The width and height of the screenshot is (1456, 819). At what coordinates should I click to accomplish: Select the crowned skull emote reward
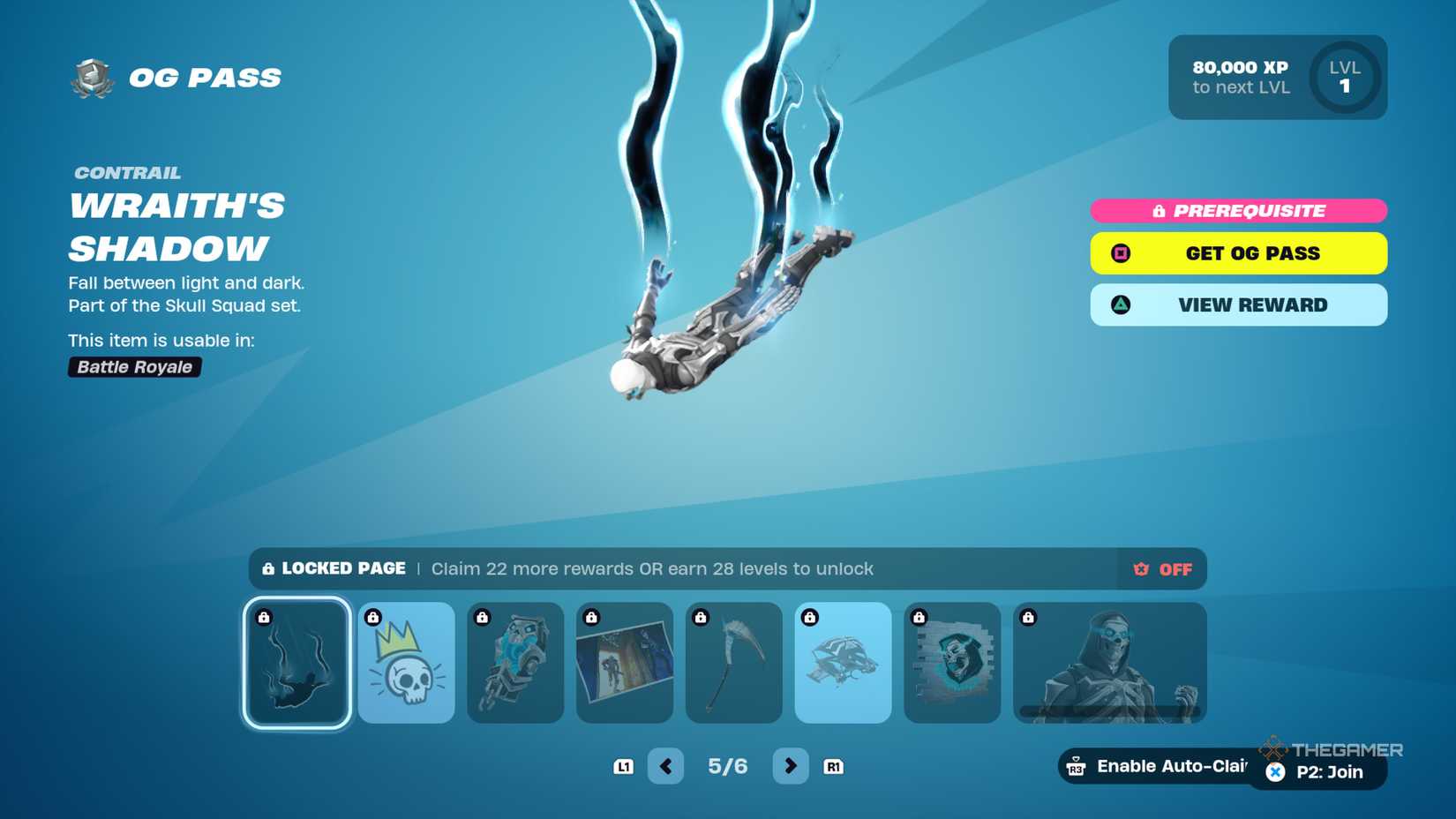click(x=406, y=663)
